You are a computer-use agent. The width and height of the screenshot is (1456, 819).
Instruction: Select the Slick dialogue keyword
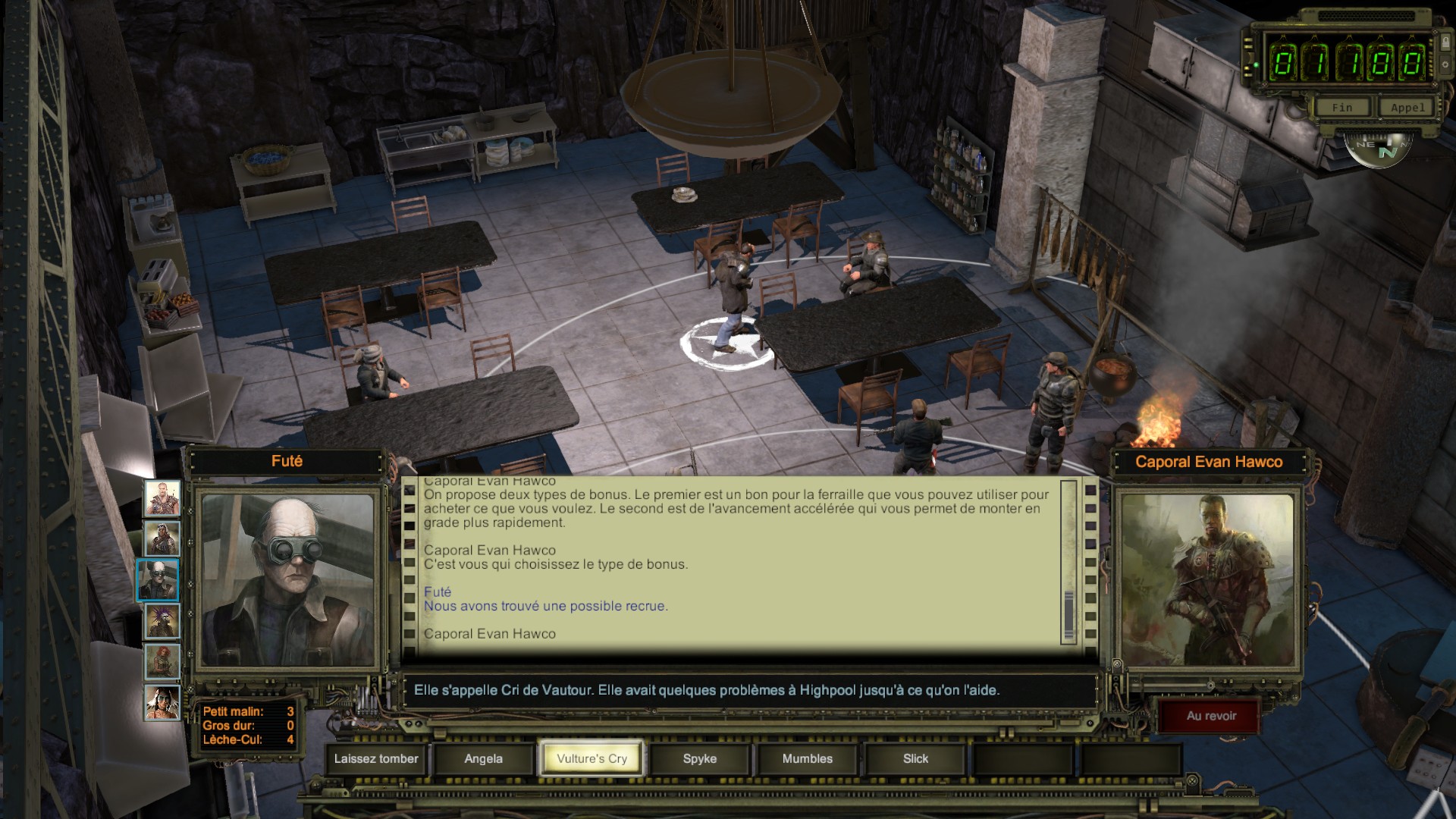pos(915,758)
